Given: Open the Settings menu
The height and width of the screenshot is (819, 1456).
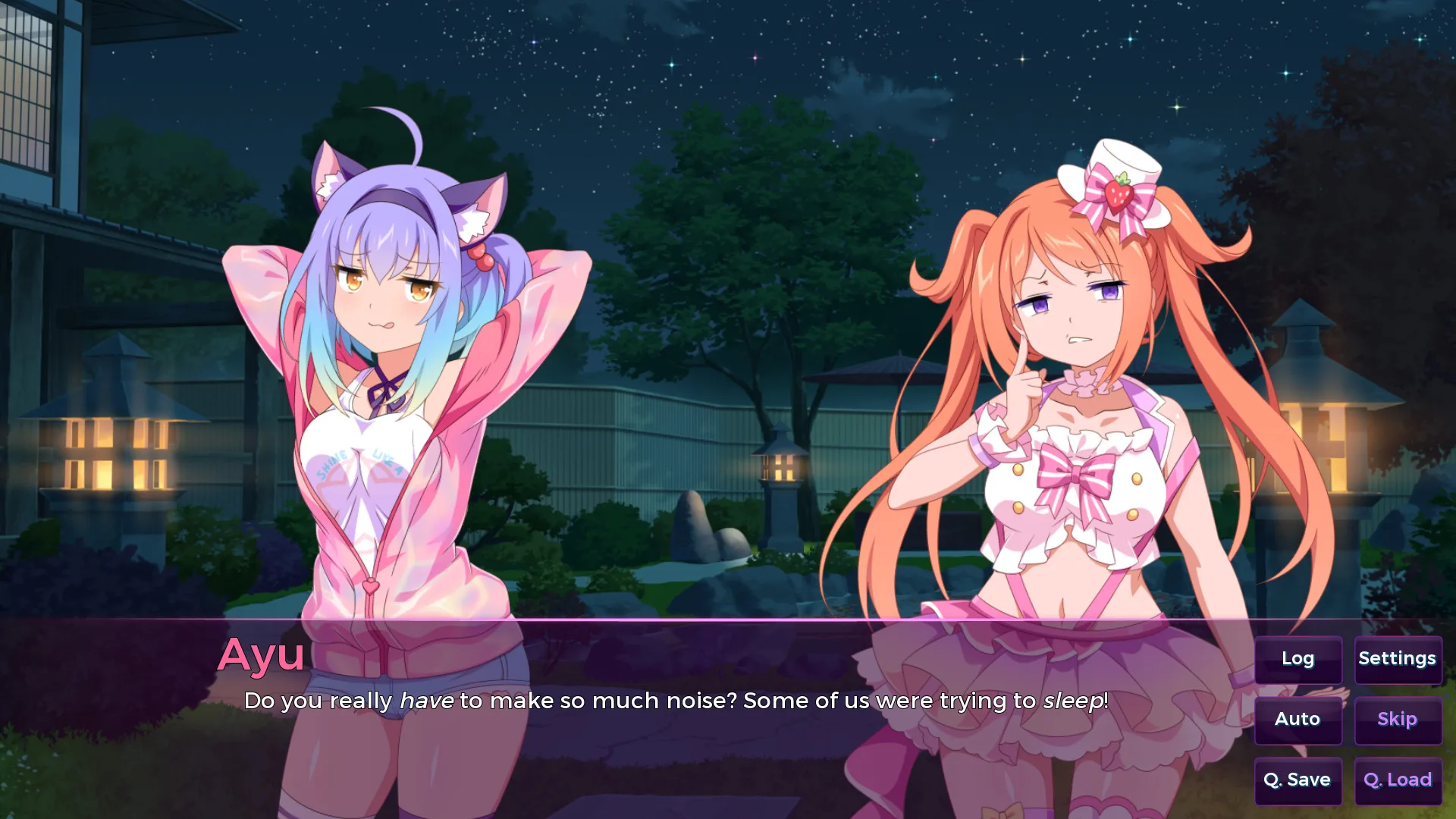Looking at the screenshot, I should [x=1397, y=659].
